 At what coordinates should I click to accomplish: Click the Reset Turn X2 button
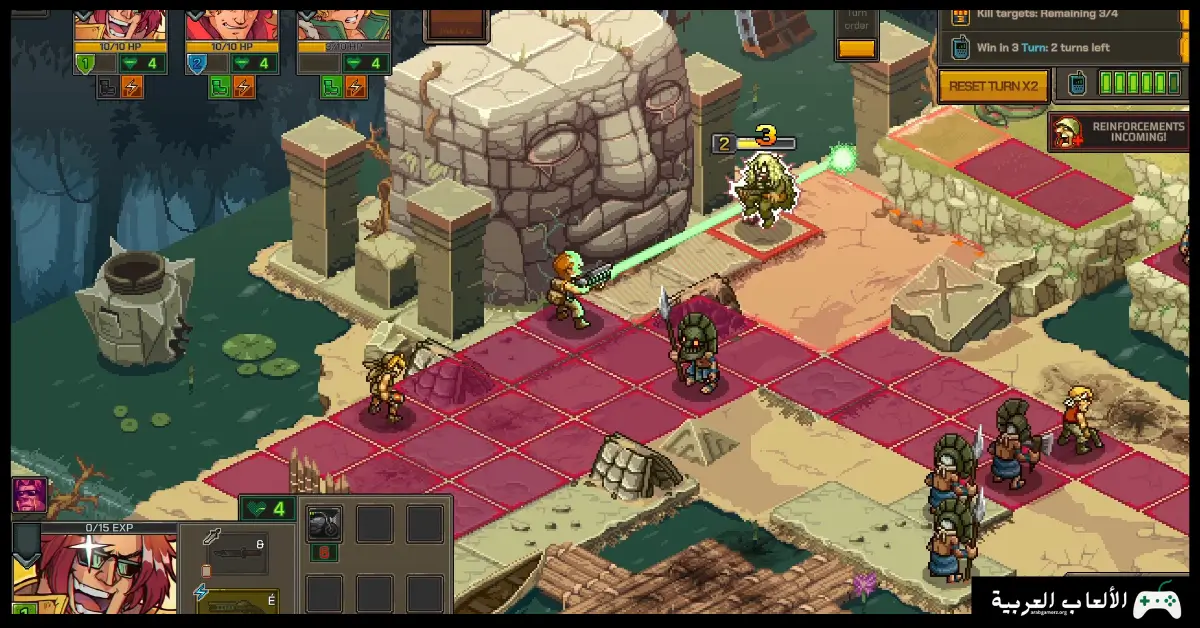[x=993, y=86]
